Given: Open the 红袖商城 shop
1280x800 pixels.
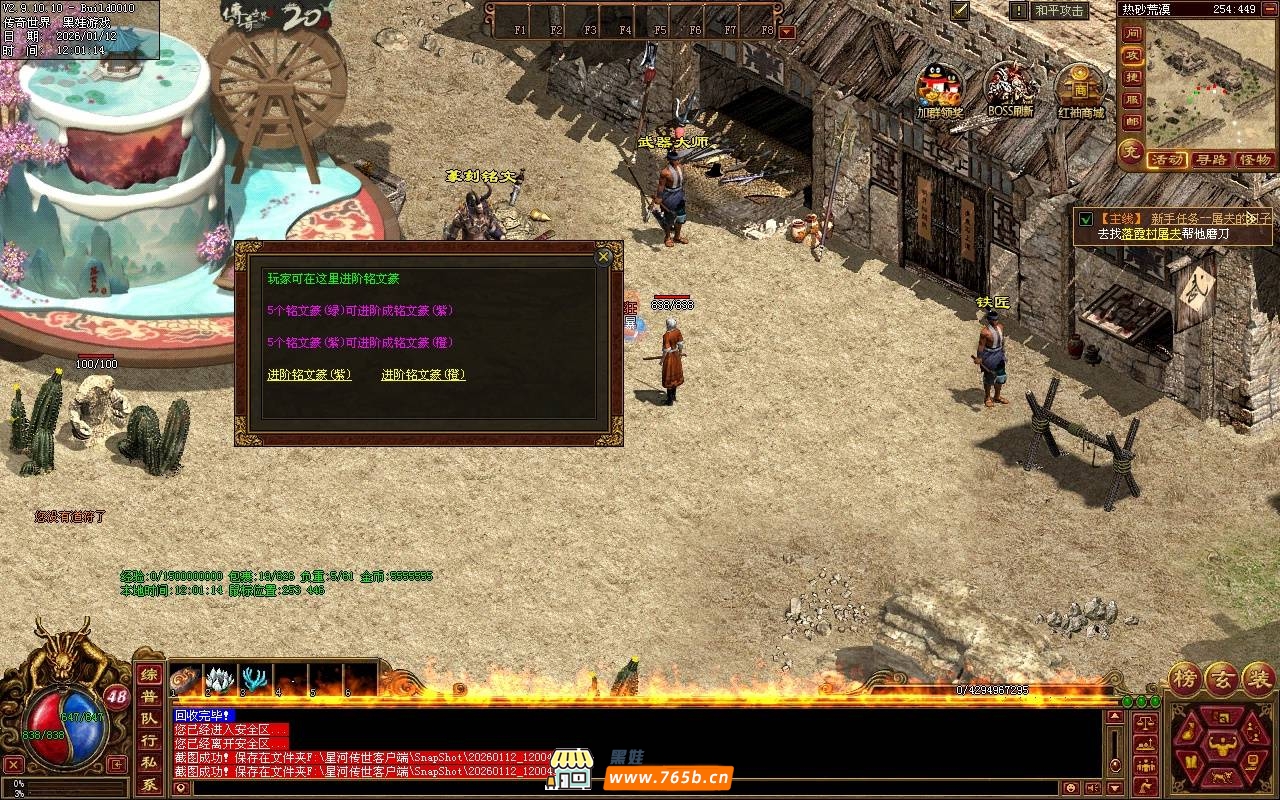Looking at the screenshot, I should pyautogui.click(x=1080, y=87).
